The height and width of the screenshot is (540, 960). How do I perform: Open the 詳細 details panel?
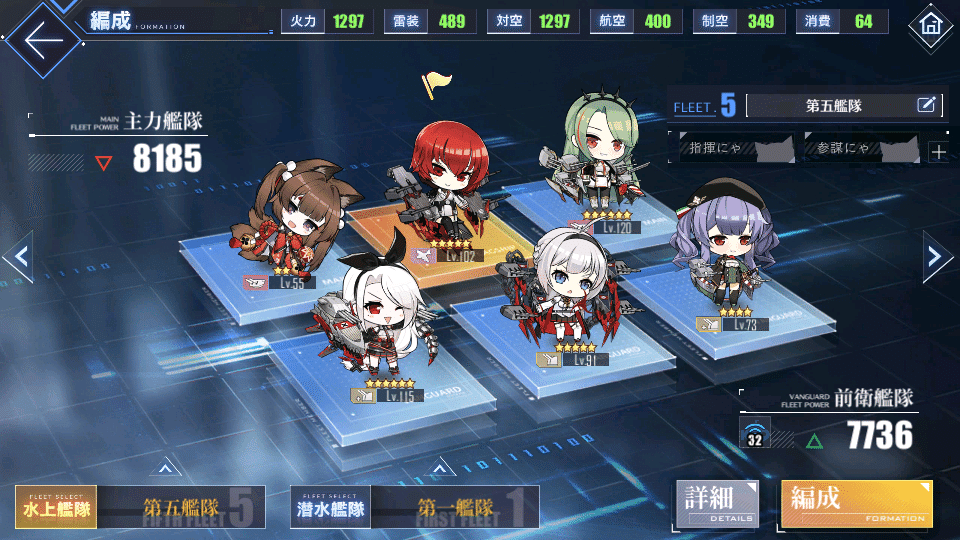[x=716, y=503]
